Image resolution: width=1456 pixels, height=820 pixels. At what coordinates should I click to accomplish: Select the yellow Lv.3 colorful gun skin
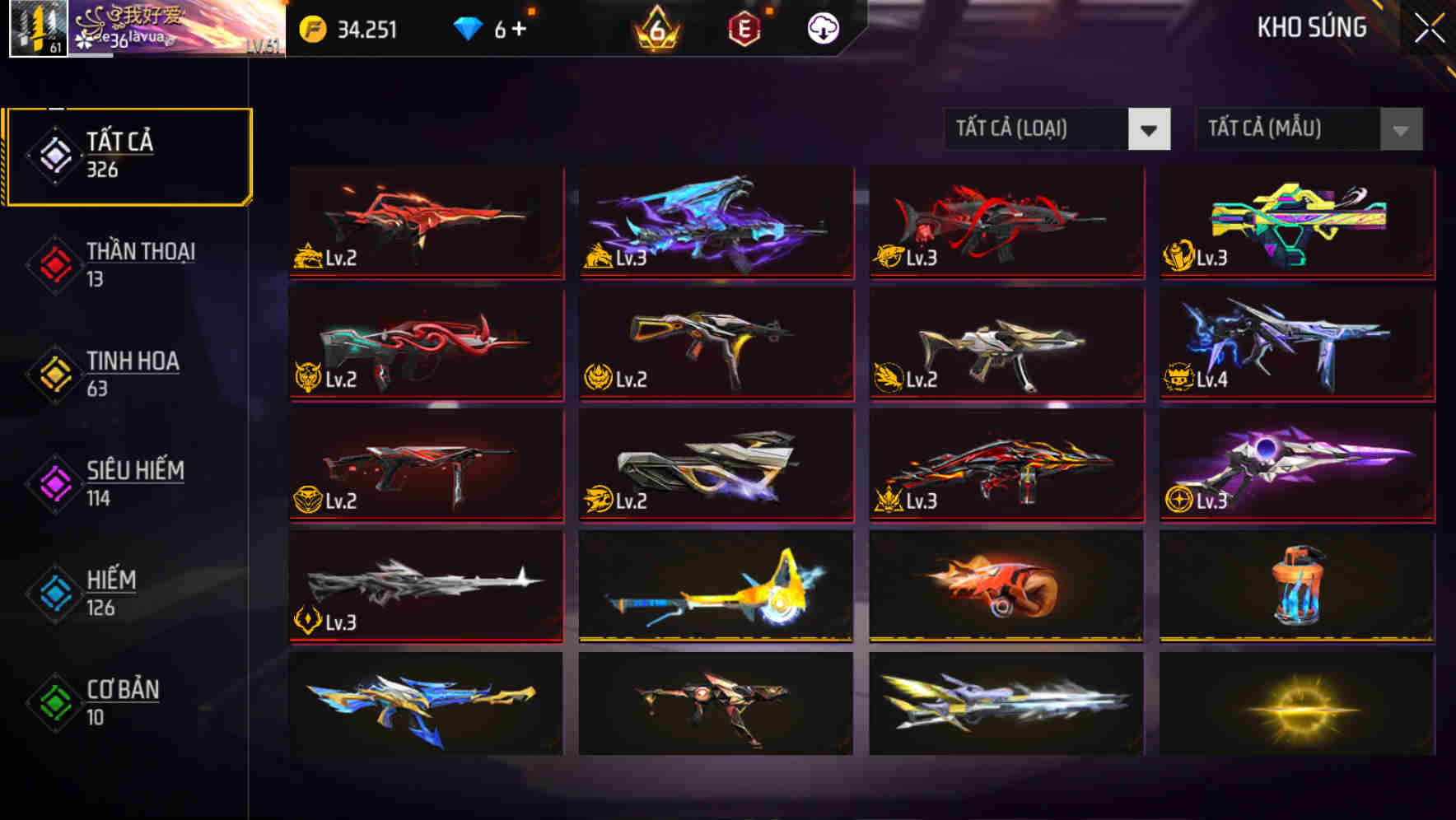(x=1296, y=222)
